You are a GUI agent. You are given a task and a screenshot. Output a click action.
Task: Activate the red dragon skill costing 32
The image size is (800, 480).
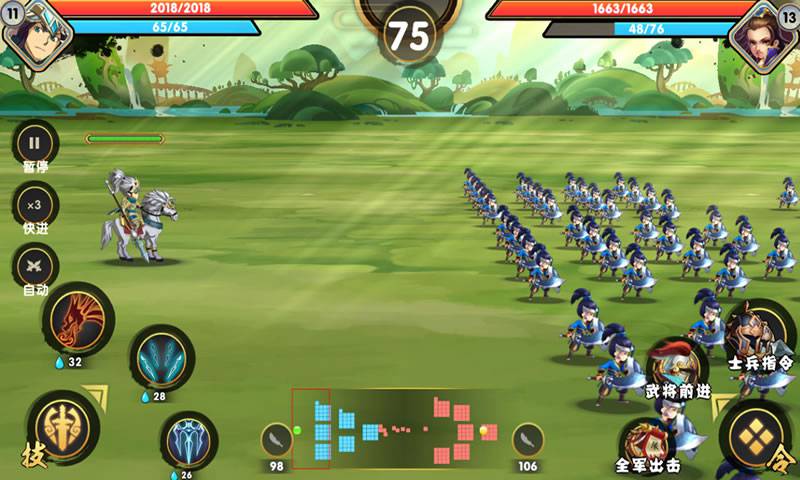coord(77,320)
